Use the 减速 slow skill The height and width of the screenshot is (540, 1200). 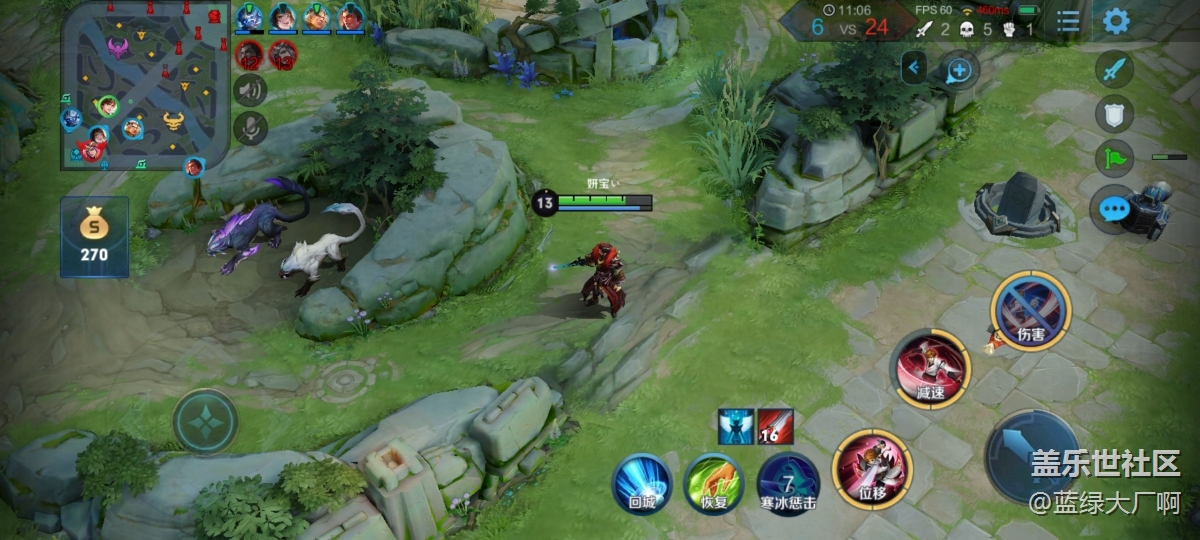click(x=930, y=368)
